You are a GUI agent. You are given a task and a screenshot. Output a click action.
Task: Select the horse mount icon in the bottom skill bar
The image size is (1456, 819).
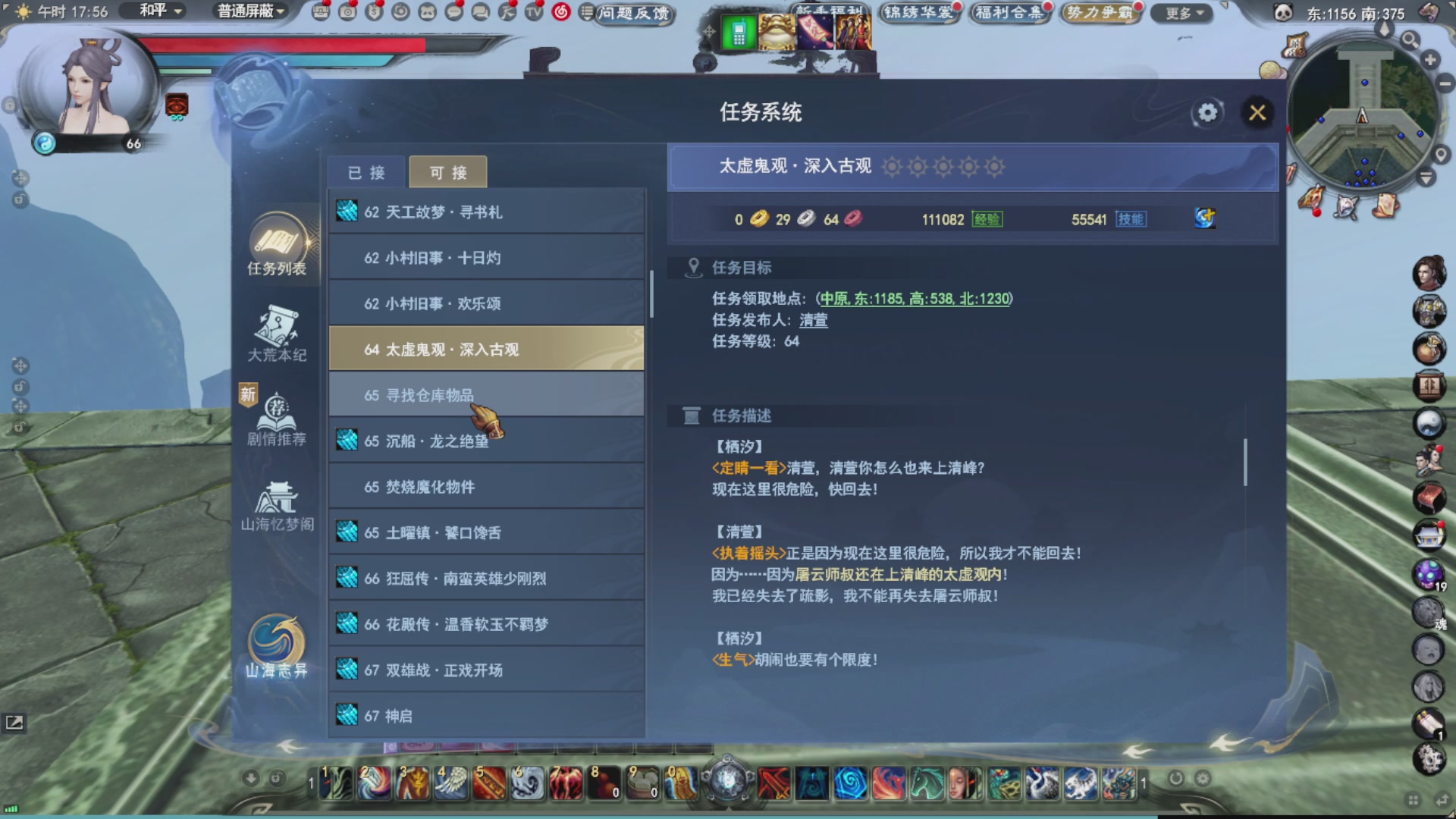coord(927,783)
